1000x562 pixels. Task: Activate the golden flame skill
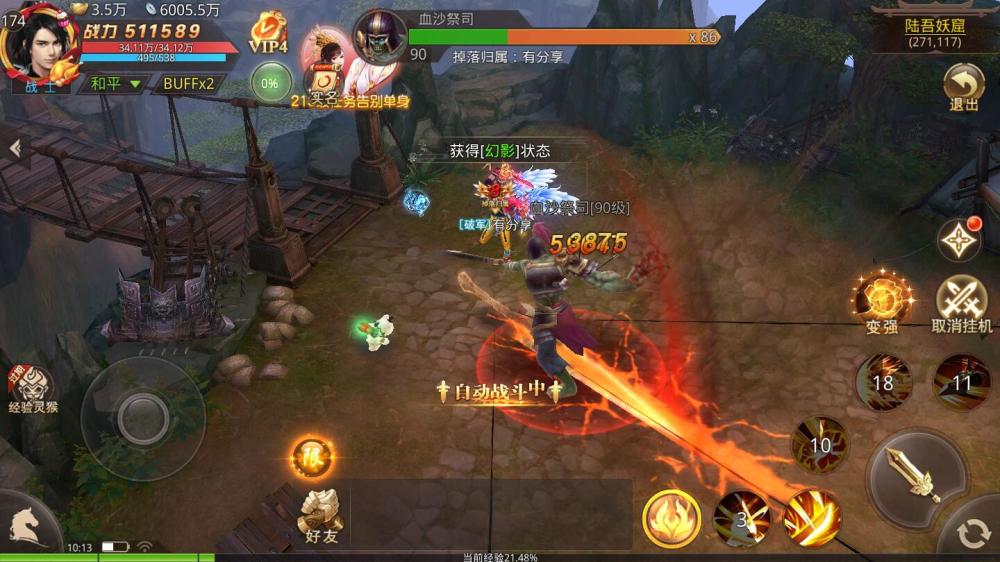click(671, 518)
